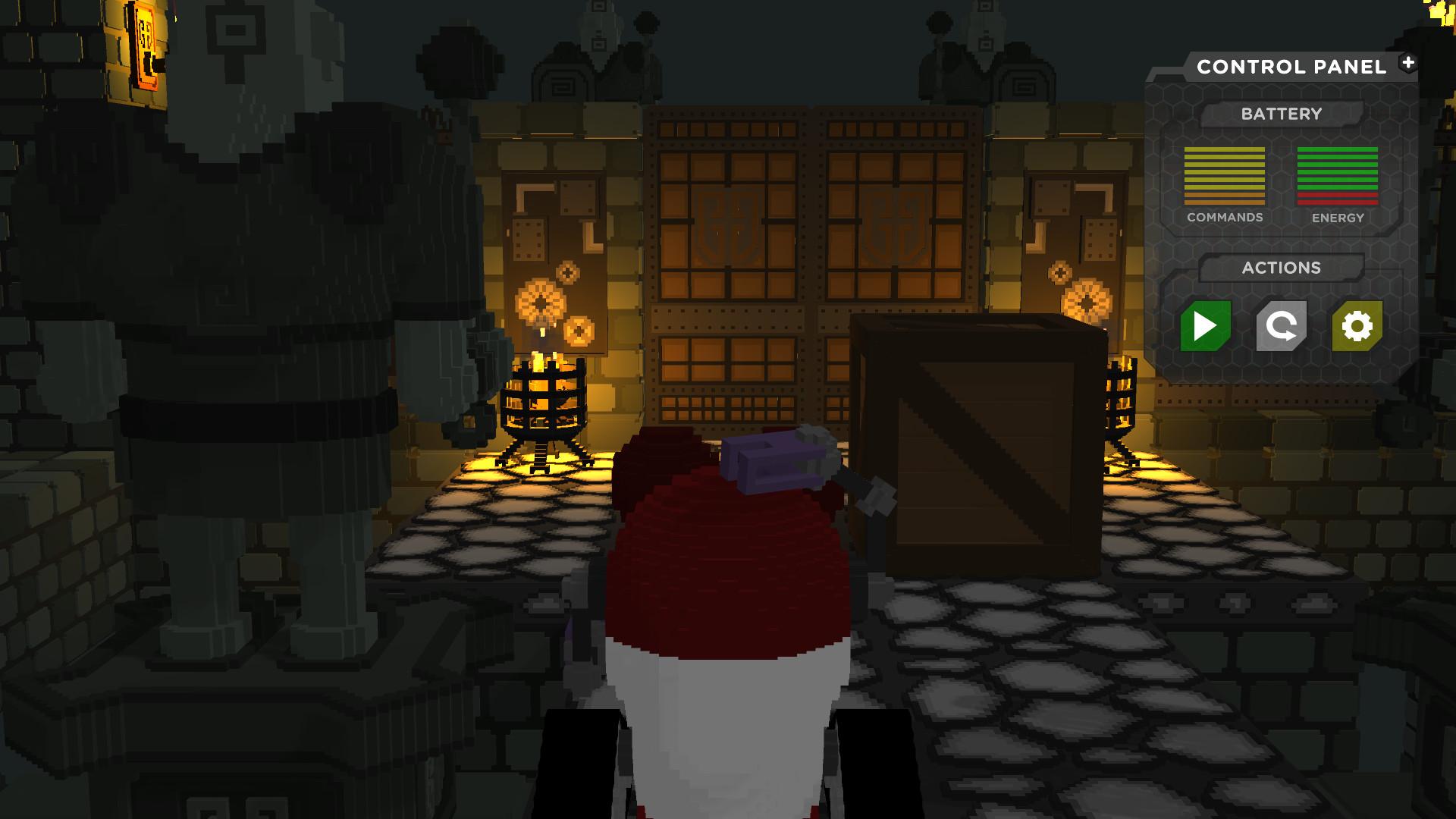Image resolution: width=1456 pixels, height=819 pixels.
Task: Collapse the BATTERY section header
Action: 1281,114
